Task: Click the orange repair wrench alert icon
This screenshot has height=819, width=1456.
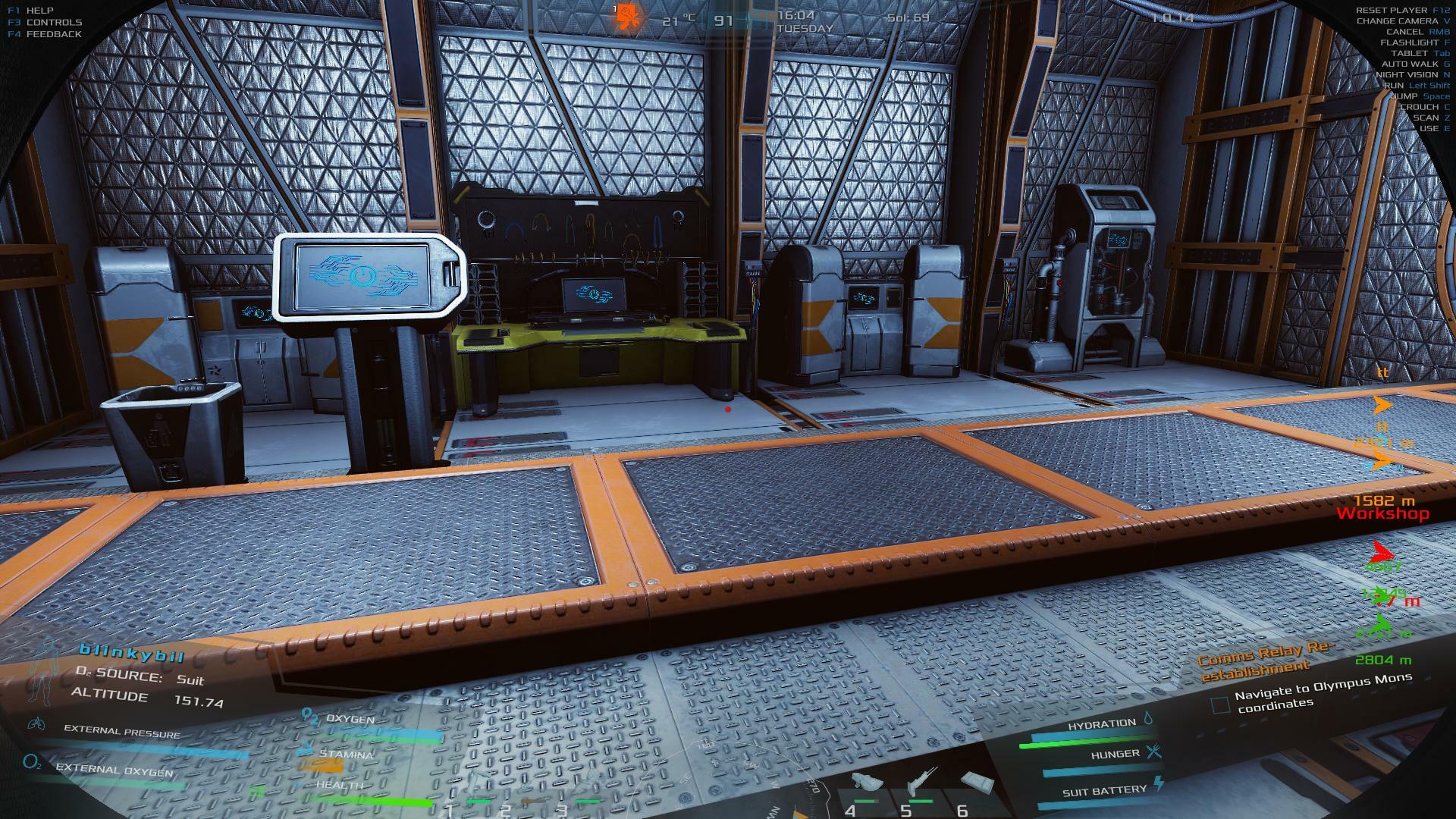Action: pos(627,14)
